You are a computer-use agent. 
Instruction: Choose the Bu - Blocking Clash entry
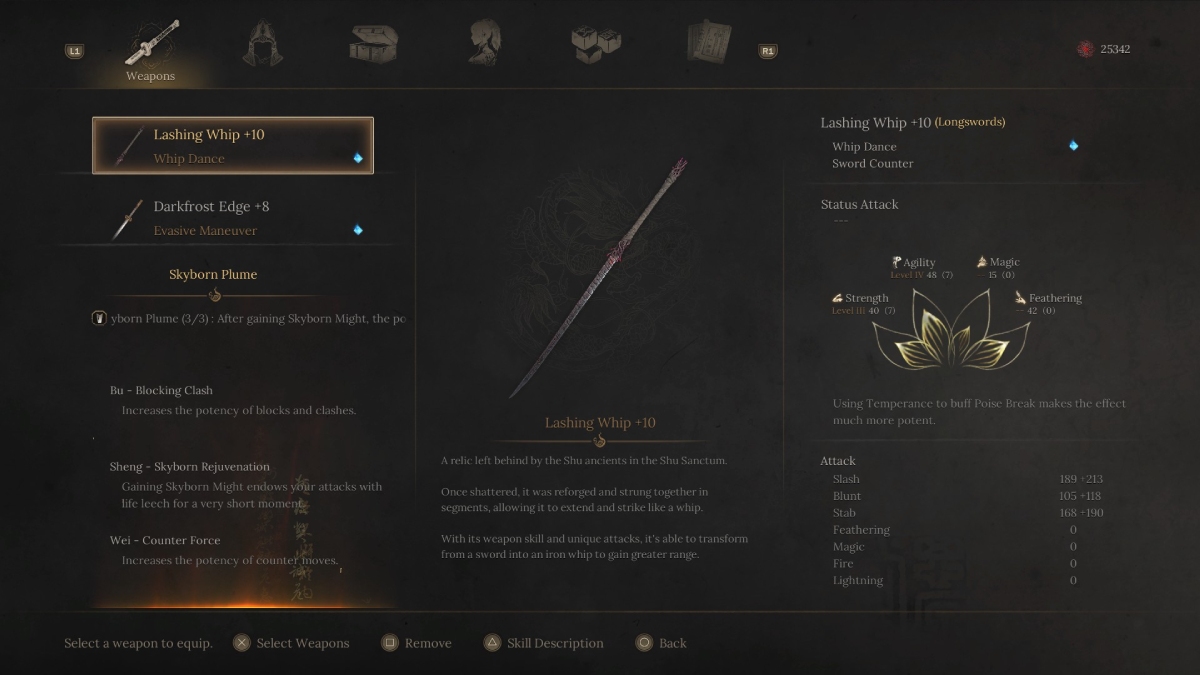coord(161,390)
